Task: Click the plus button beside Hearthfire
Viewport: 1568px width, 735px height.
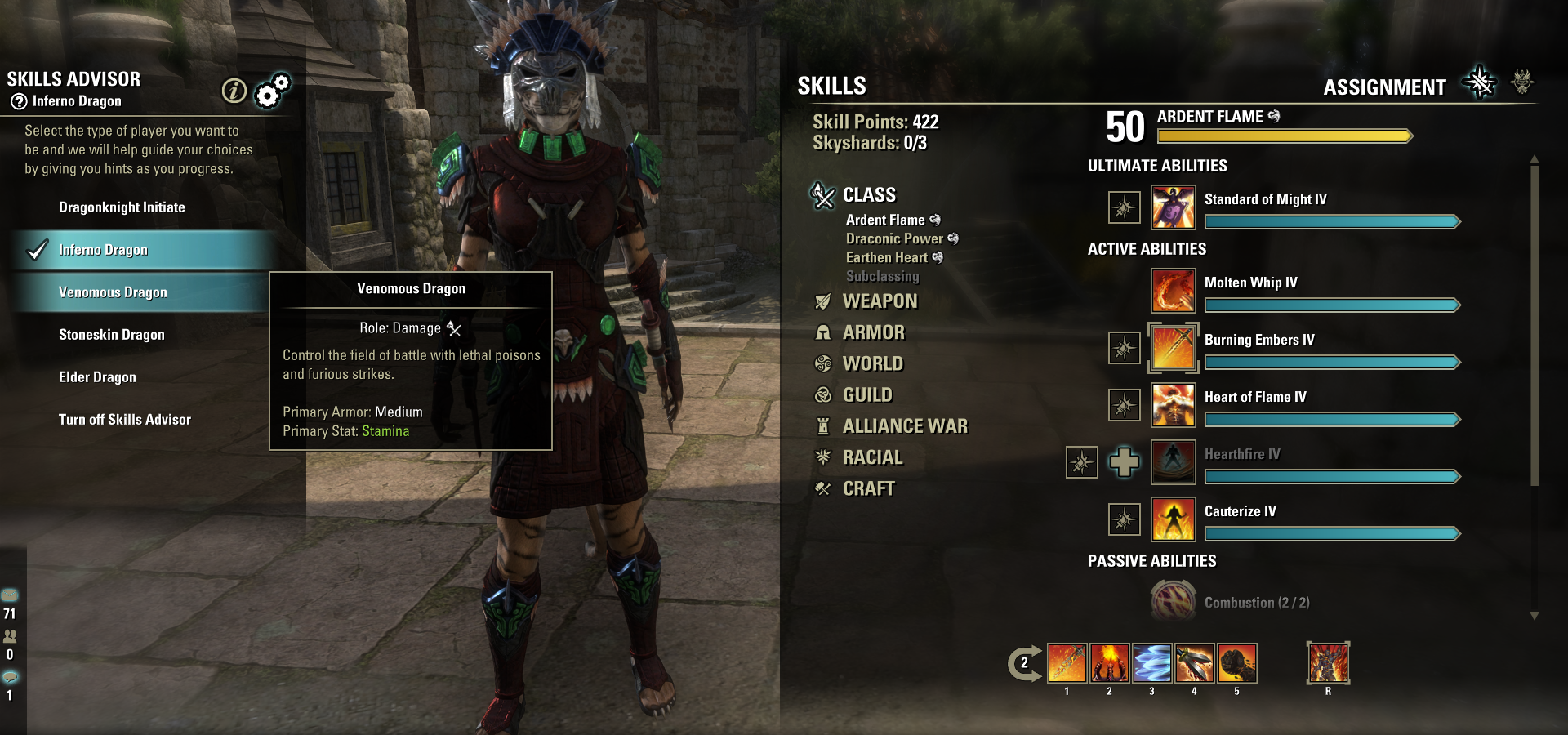Action: point(1125,462)
